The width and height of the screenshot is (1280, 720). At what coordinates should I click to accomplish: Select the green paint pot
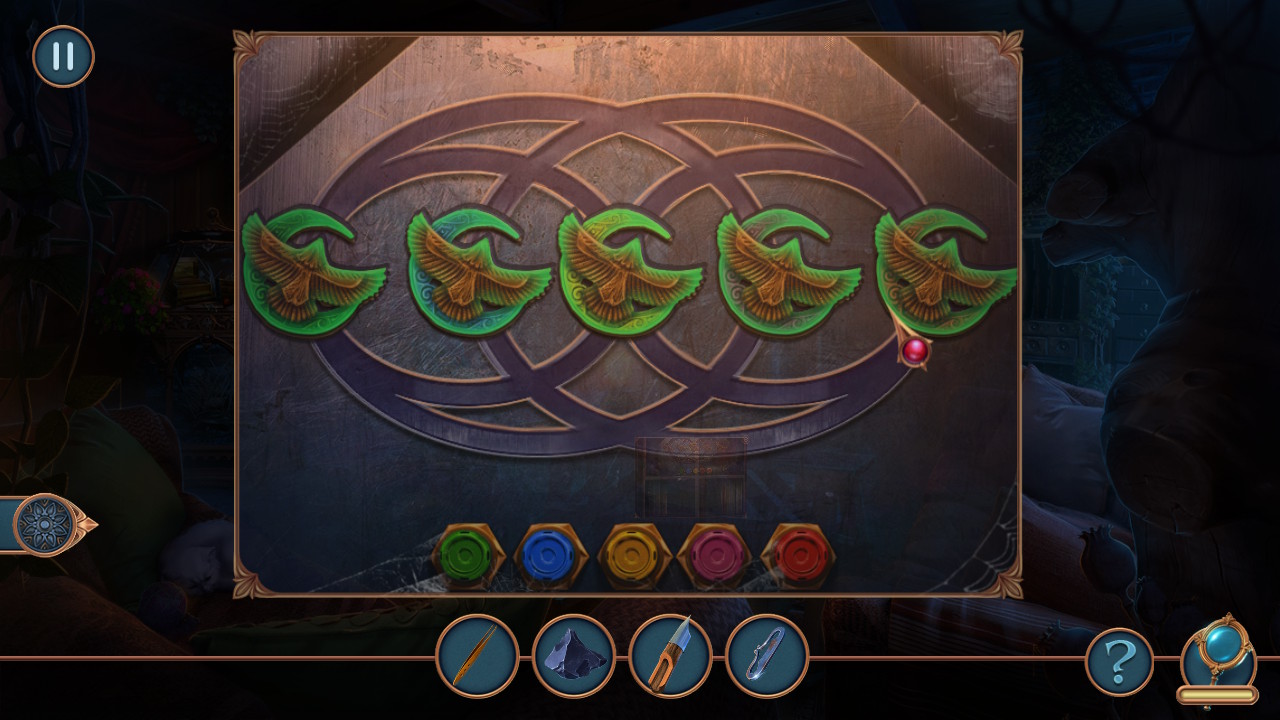466,552
